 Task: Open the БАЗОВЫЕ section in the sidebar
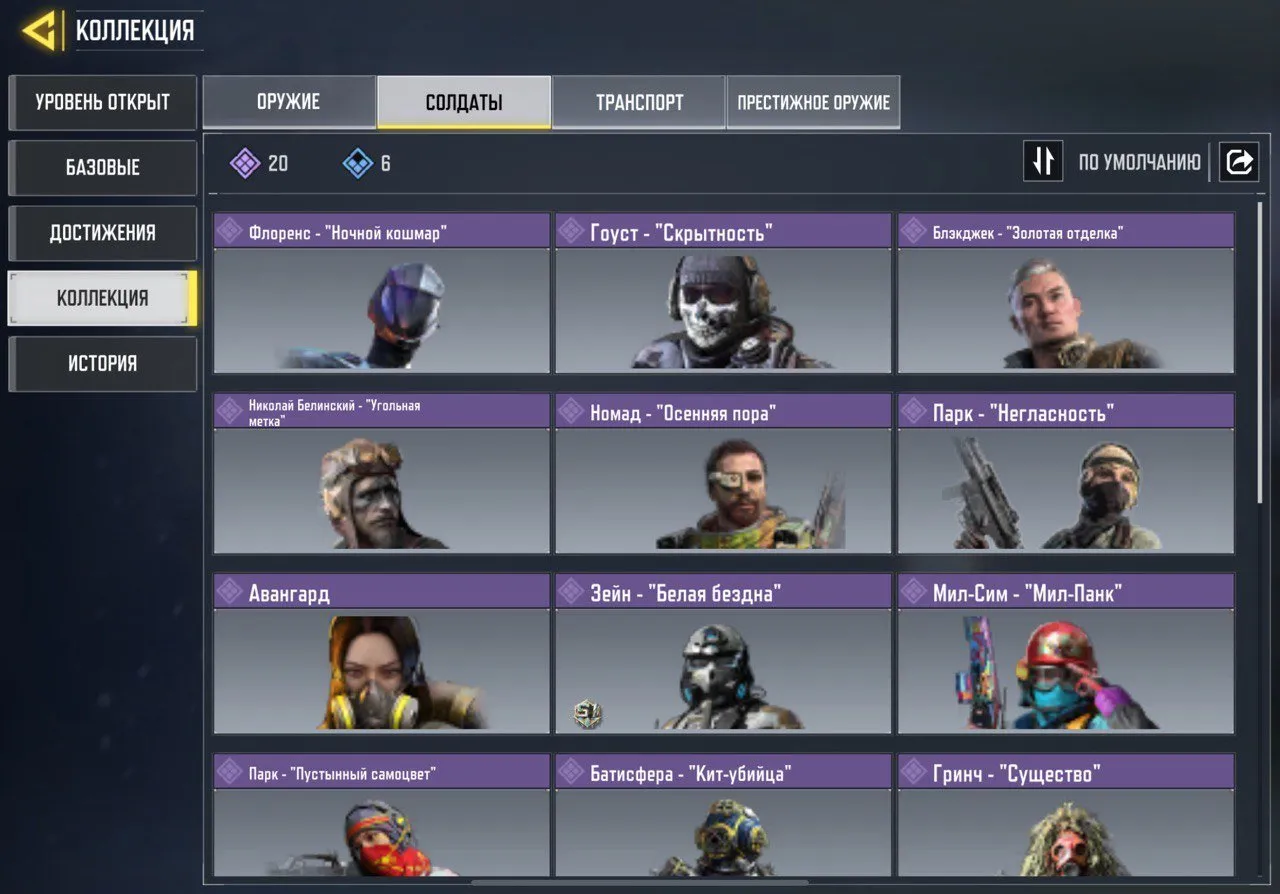102,167
